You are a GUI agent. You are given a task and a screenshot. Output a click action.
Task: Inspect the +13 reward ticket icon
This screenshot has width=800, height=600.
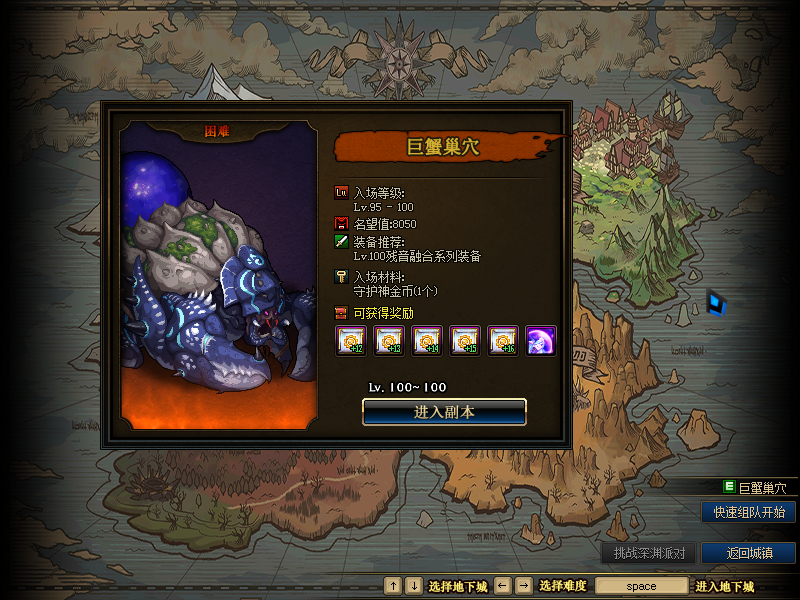[x=388, y=341]
